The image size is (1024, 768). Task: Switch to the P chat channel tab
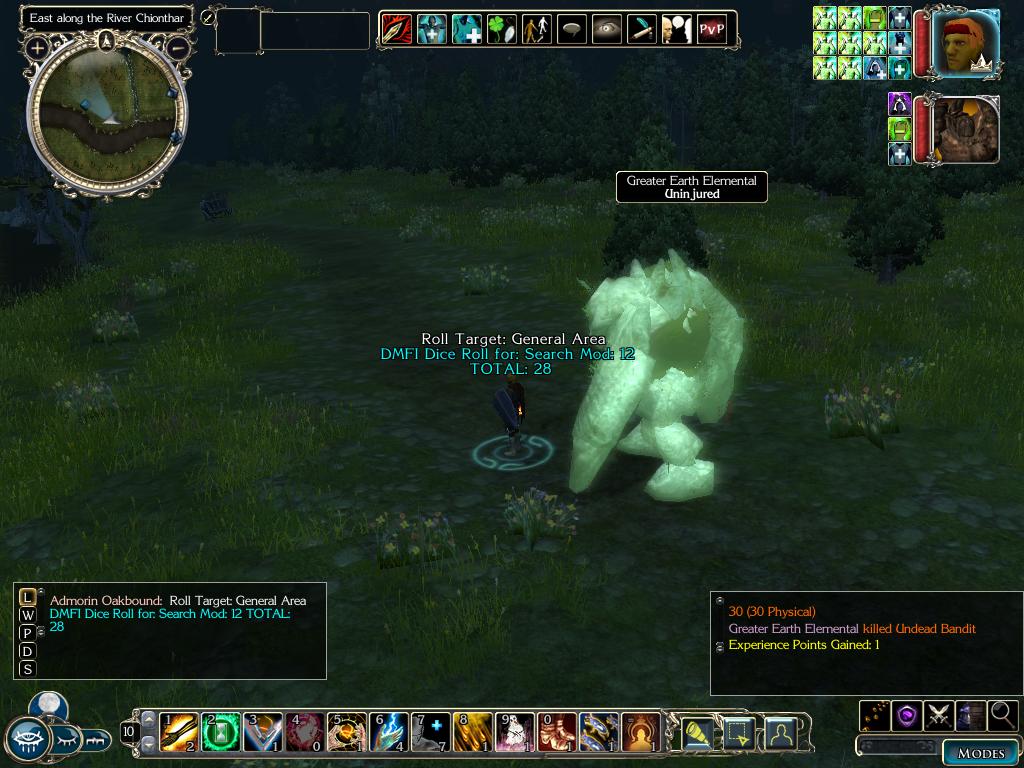click(x=27, y=634)
